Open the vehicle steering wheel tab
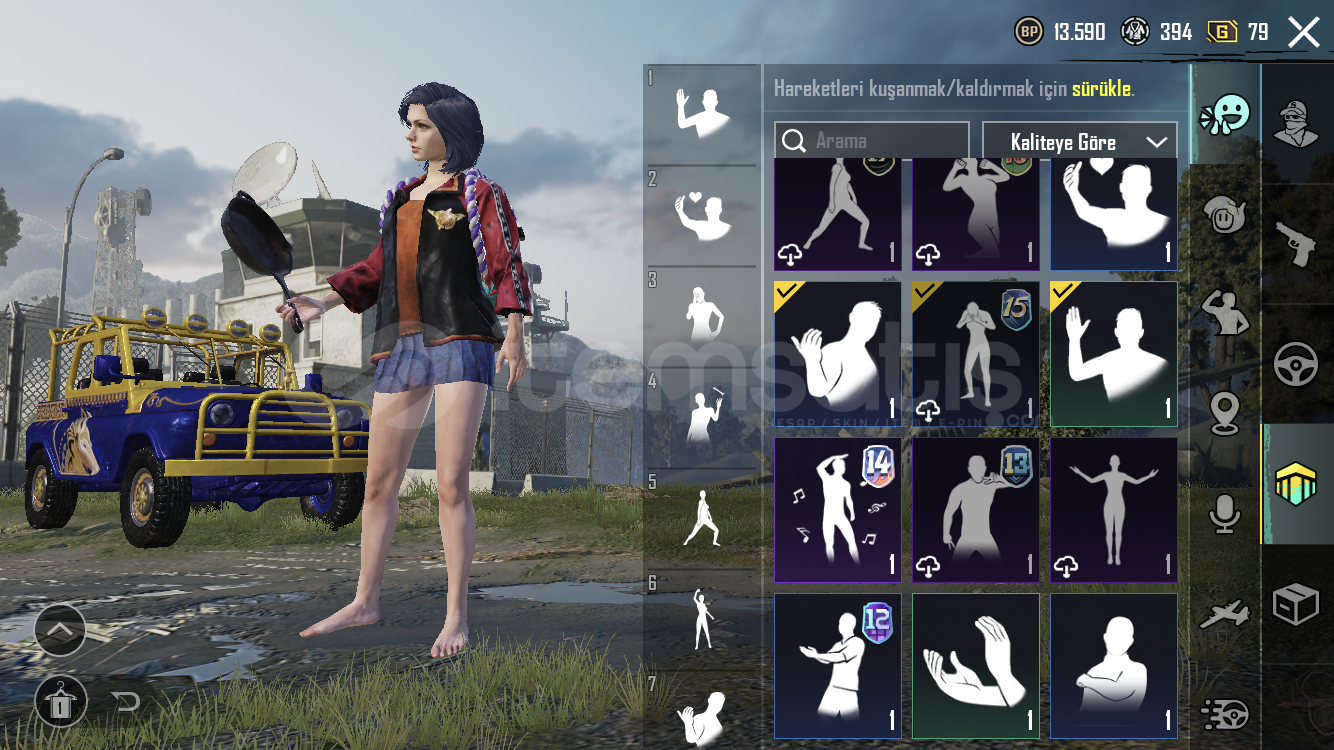 click(1296, 364)
